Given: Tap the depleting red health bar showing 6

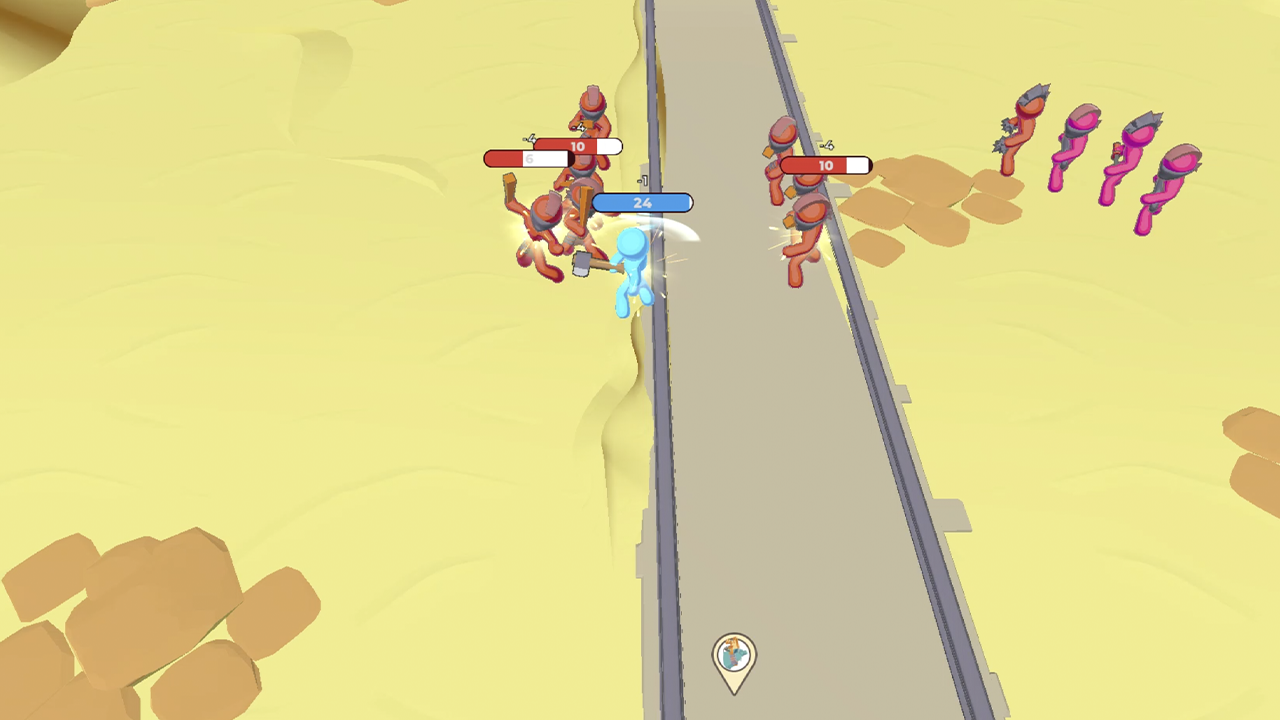Looking at the screenshot, I should pyautogui.click(x=528, y=157).
